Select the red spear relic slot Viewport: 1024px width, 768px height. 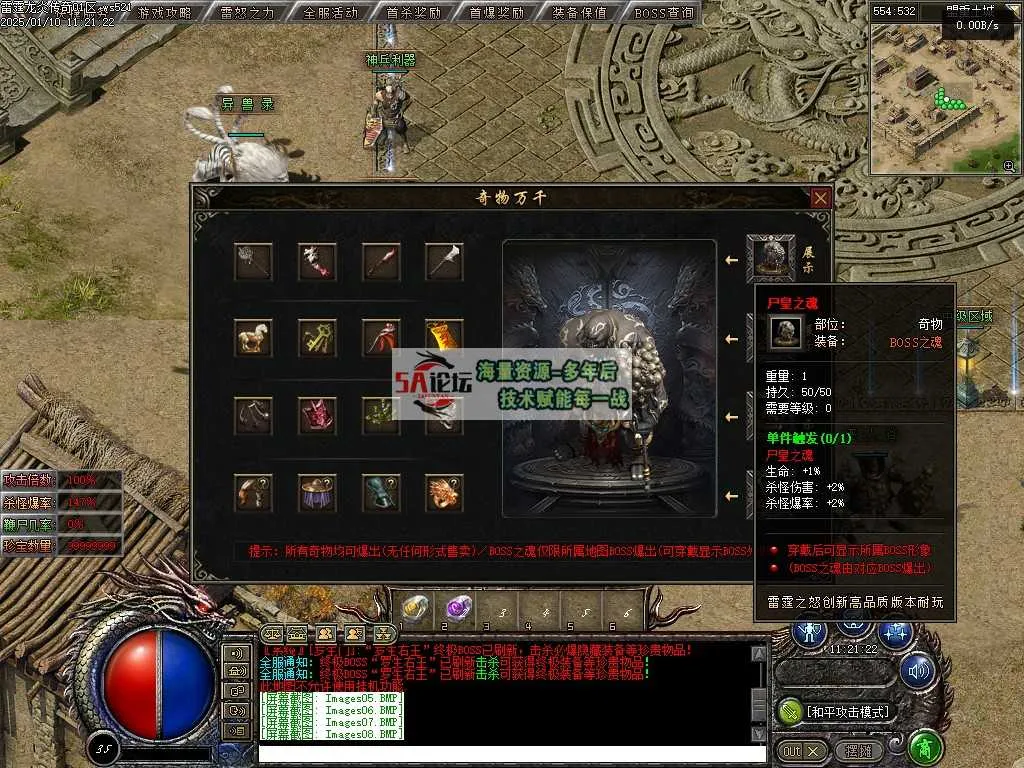tap(381, 262)
